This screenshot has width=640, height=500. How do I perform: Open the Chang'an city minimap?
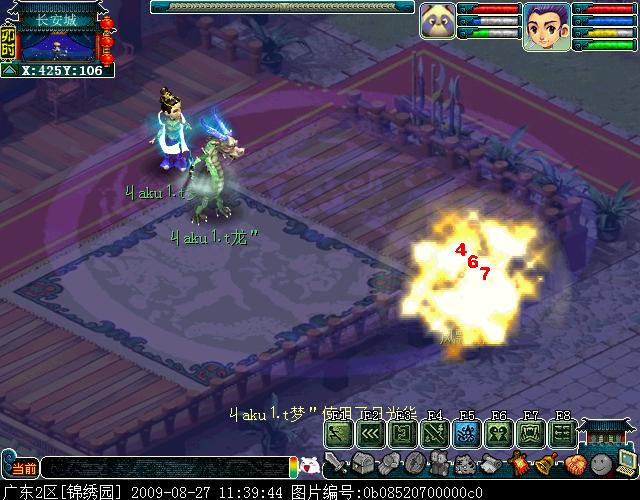pyautogui.click(x=59, y=44)
